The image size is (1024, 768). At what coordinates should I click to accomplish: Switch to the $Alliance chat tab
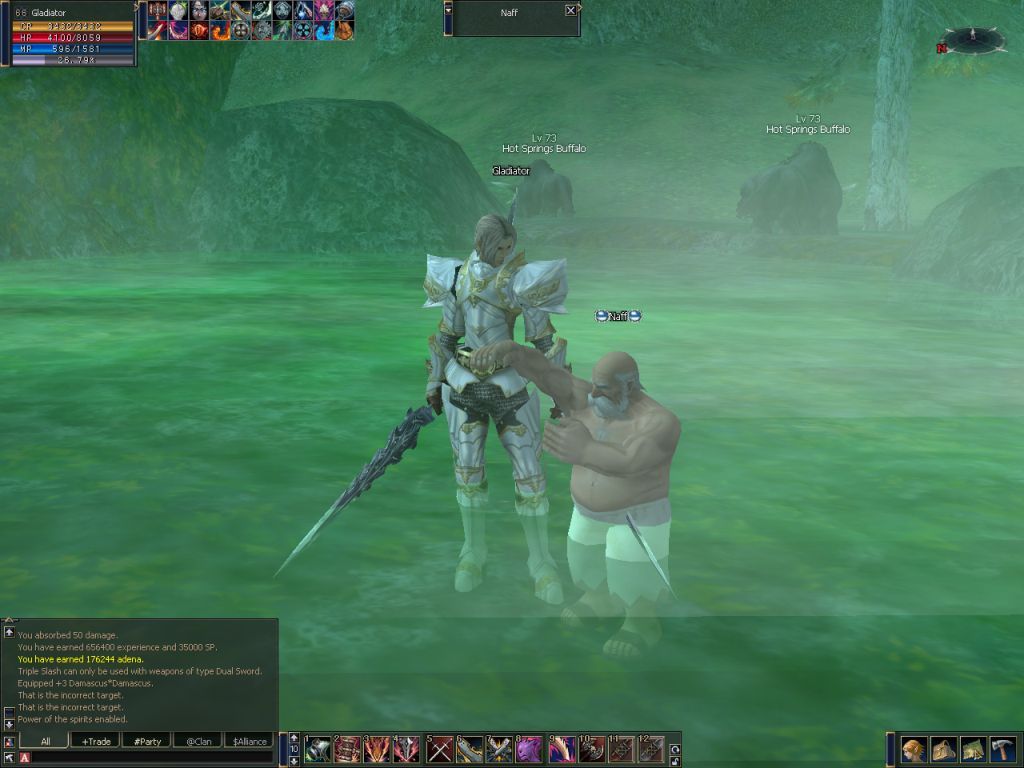(x=250, y=741)
